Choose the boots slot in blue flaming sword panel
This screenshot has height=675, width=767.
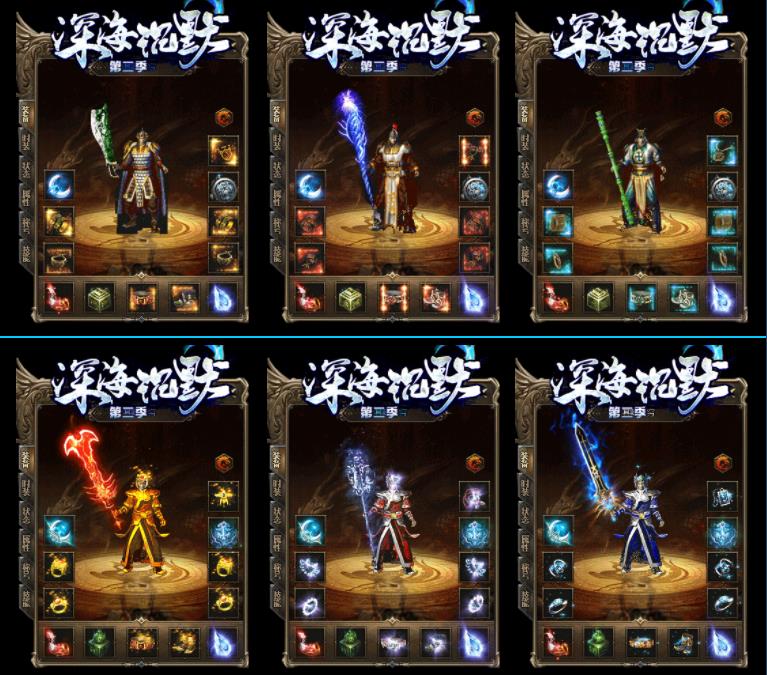[680, 640]
